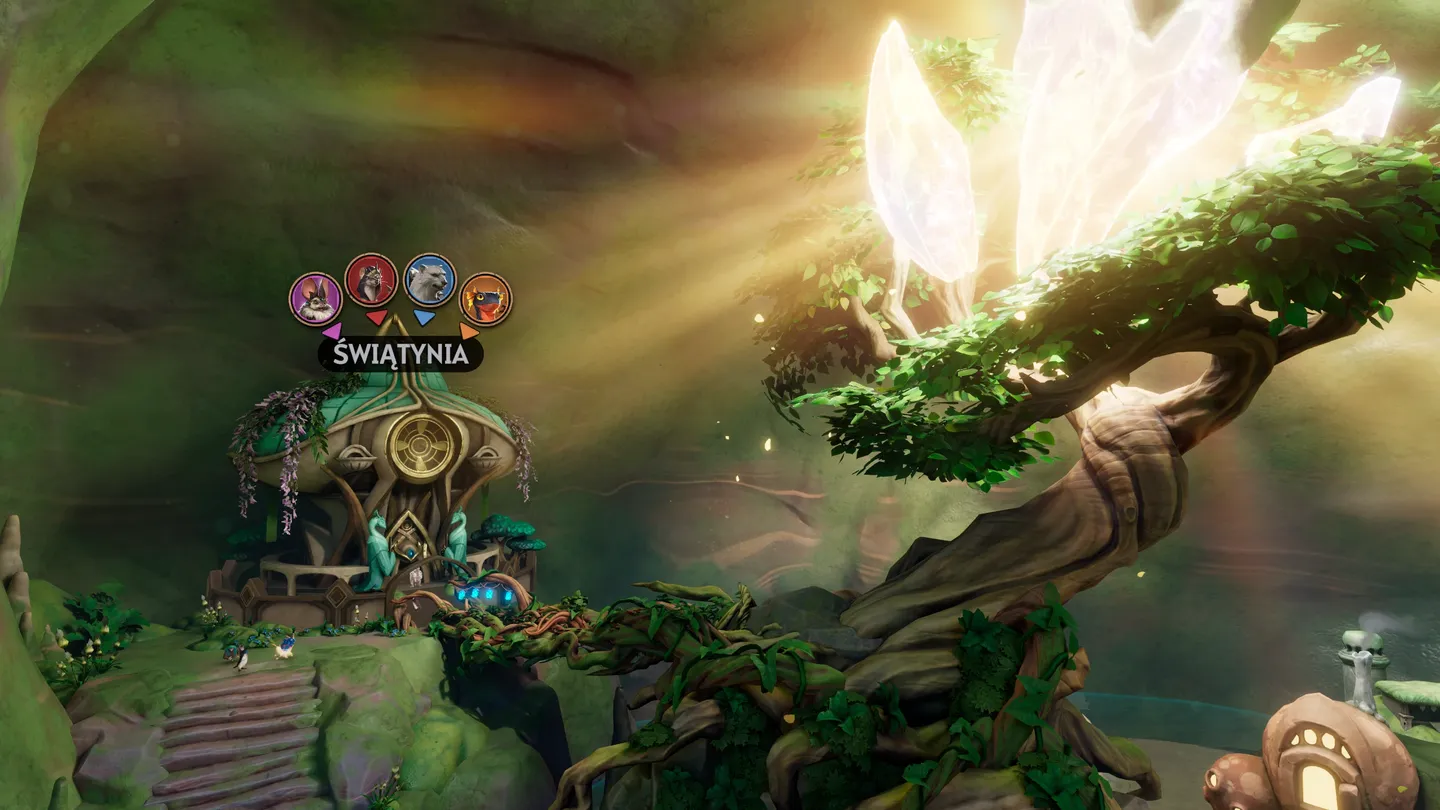
Task: Select the orange salamander portrait
Action: coord(485,298)
